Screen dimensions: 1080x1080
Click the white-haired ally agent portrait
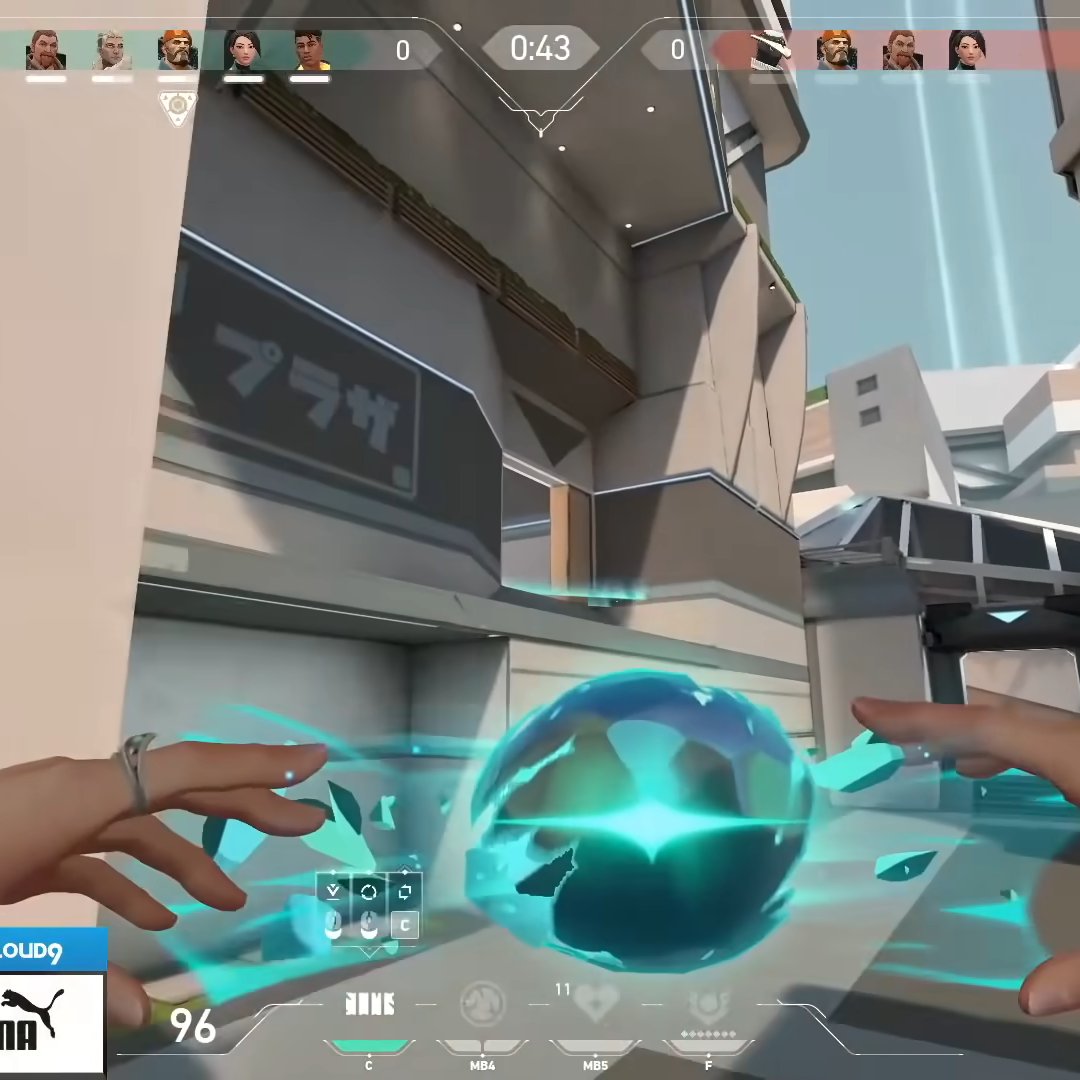click(111, 50)
